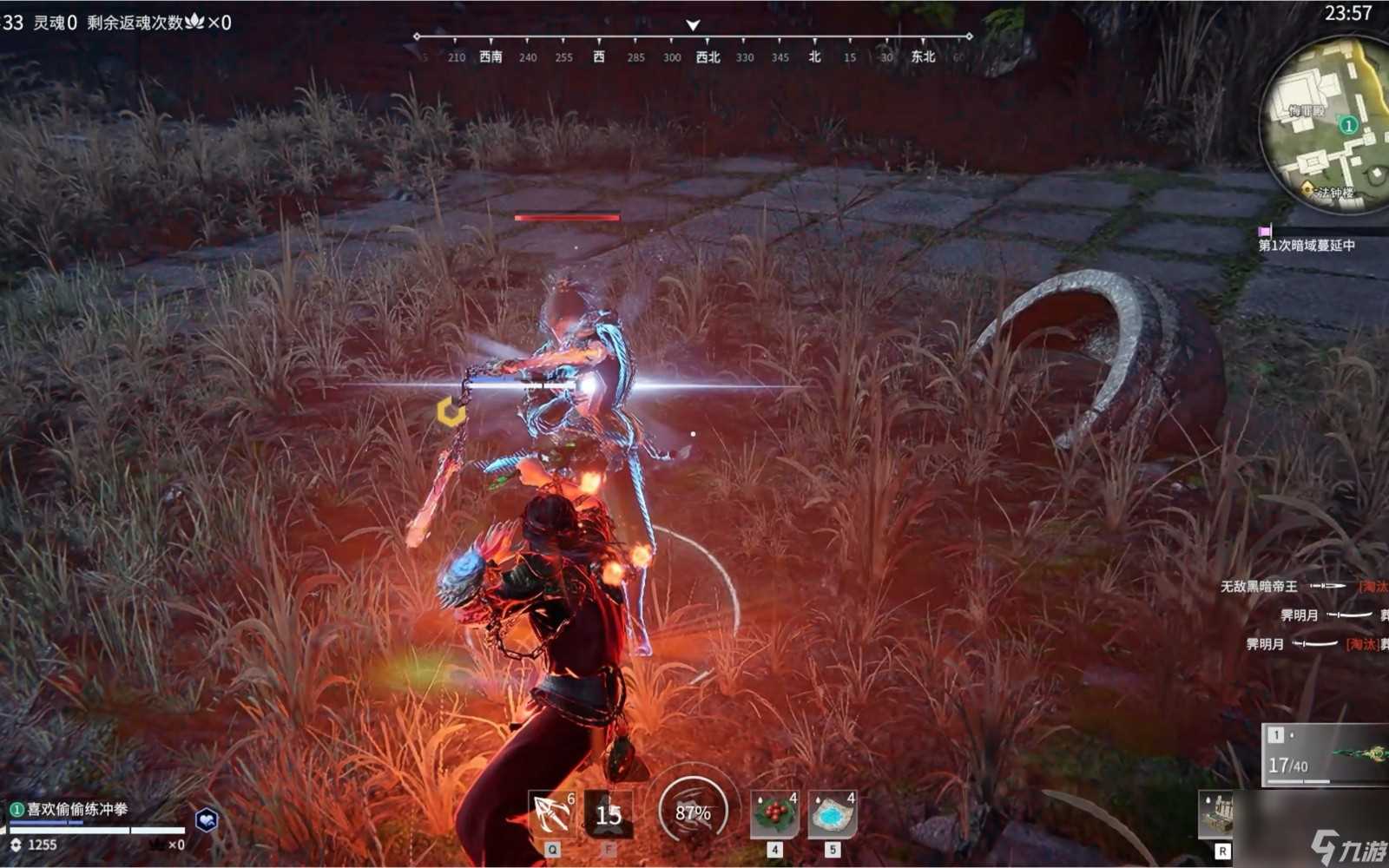Click the compass arrow at screen top
The image size is (1389, 868).
(692, 25)
